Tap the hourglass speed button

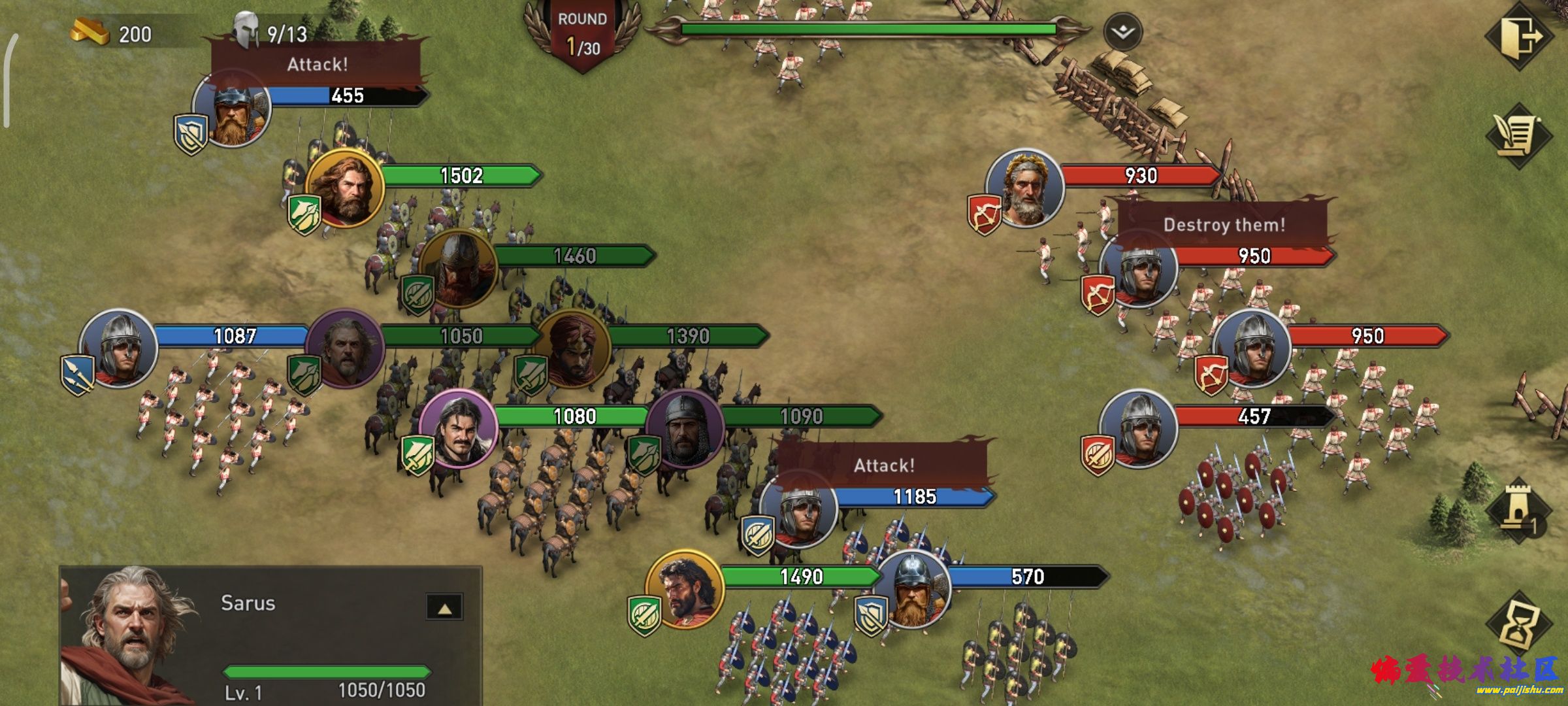[1518, 624]
